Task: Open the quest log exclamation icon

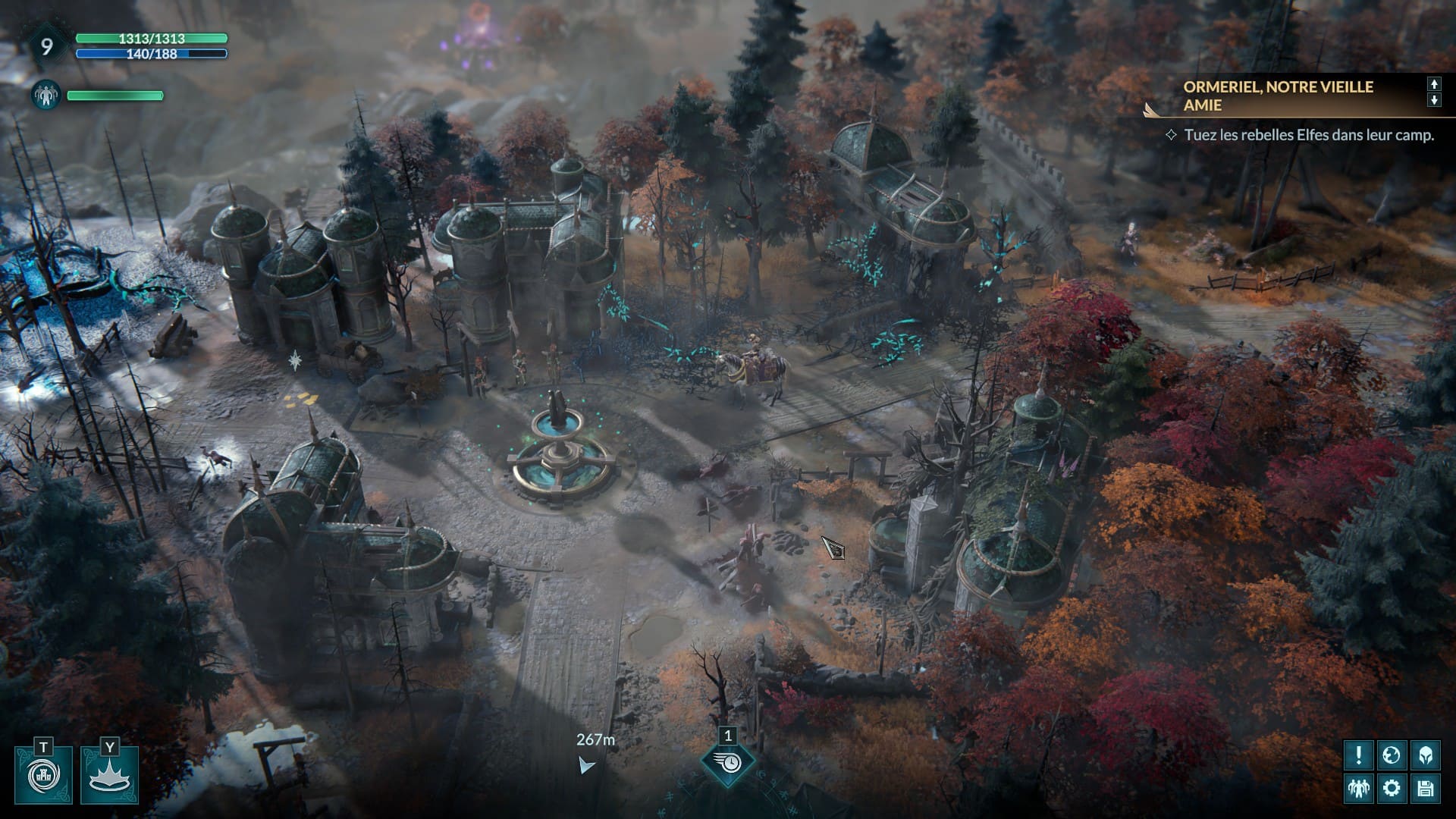Action: tap(1358, 755)
